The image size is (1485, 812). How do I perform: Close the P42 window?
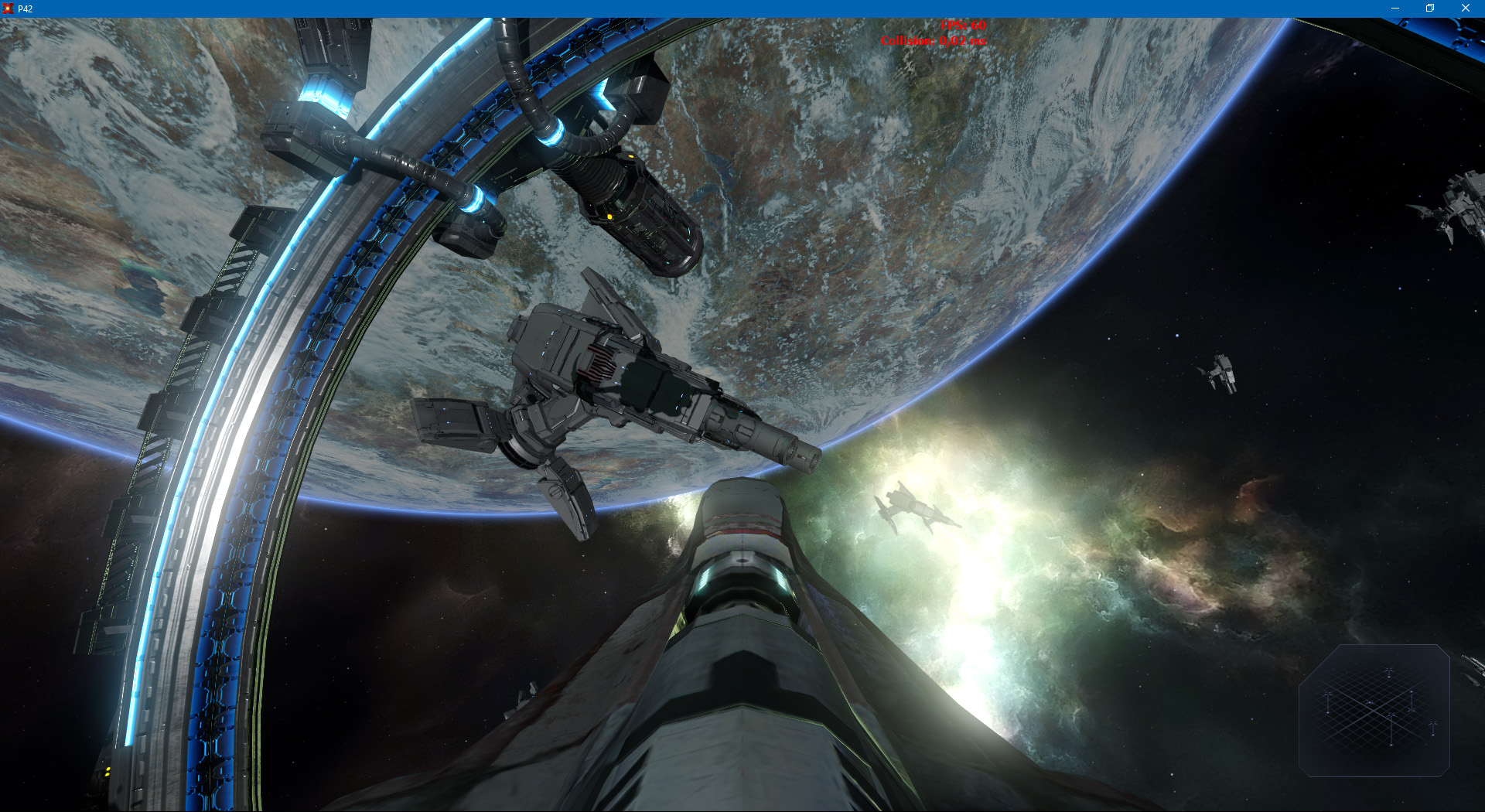[1465, 9]
